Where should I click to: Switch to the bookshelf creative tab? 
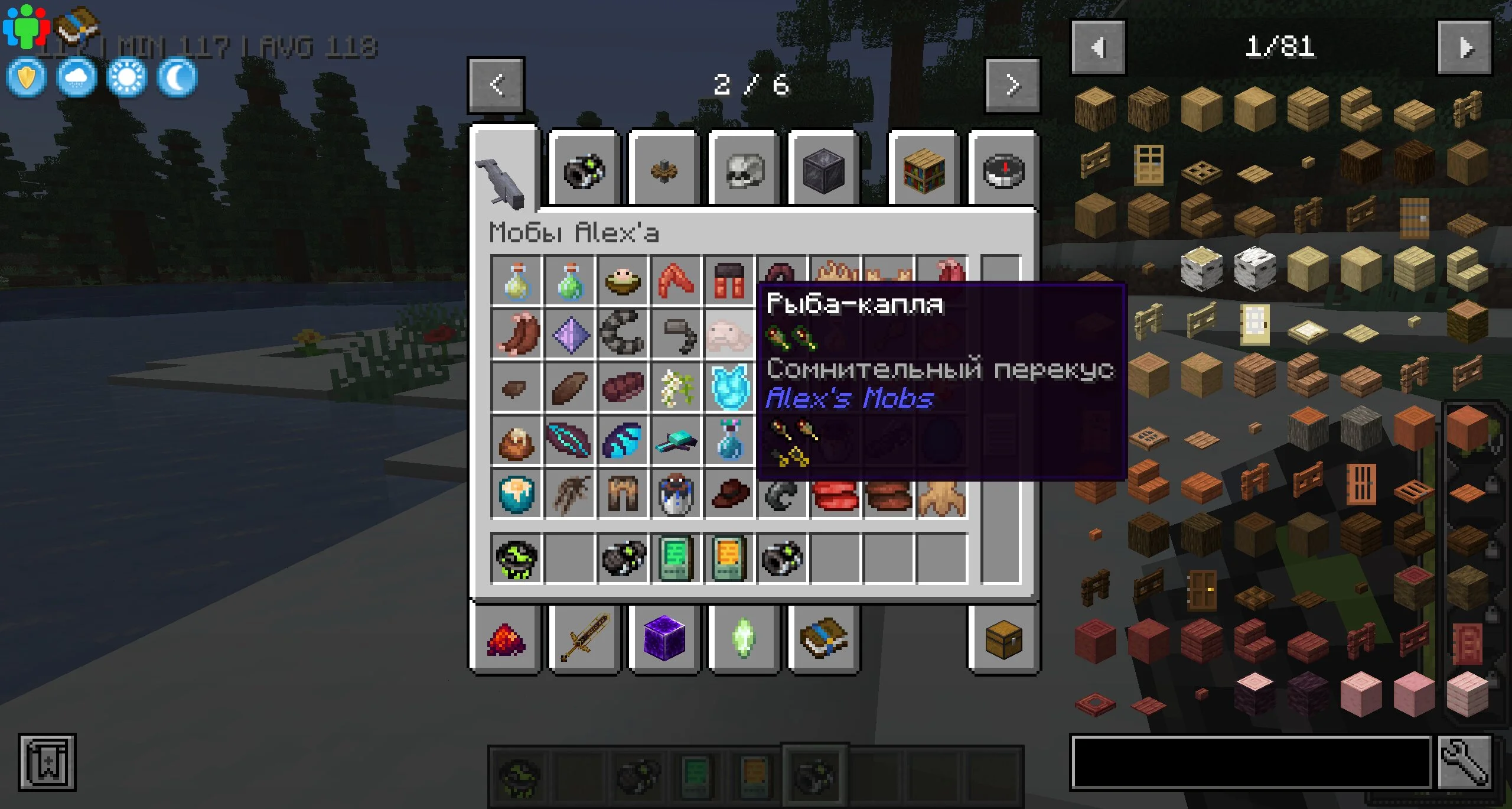pos(924,171)
